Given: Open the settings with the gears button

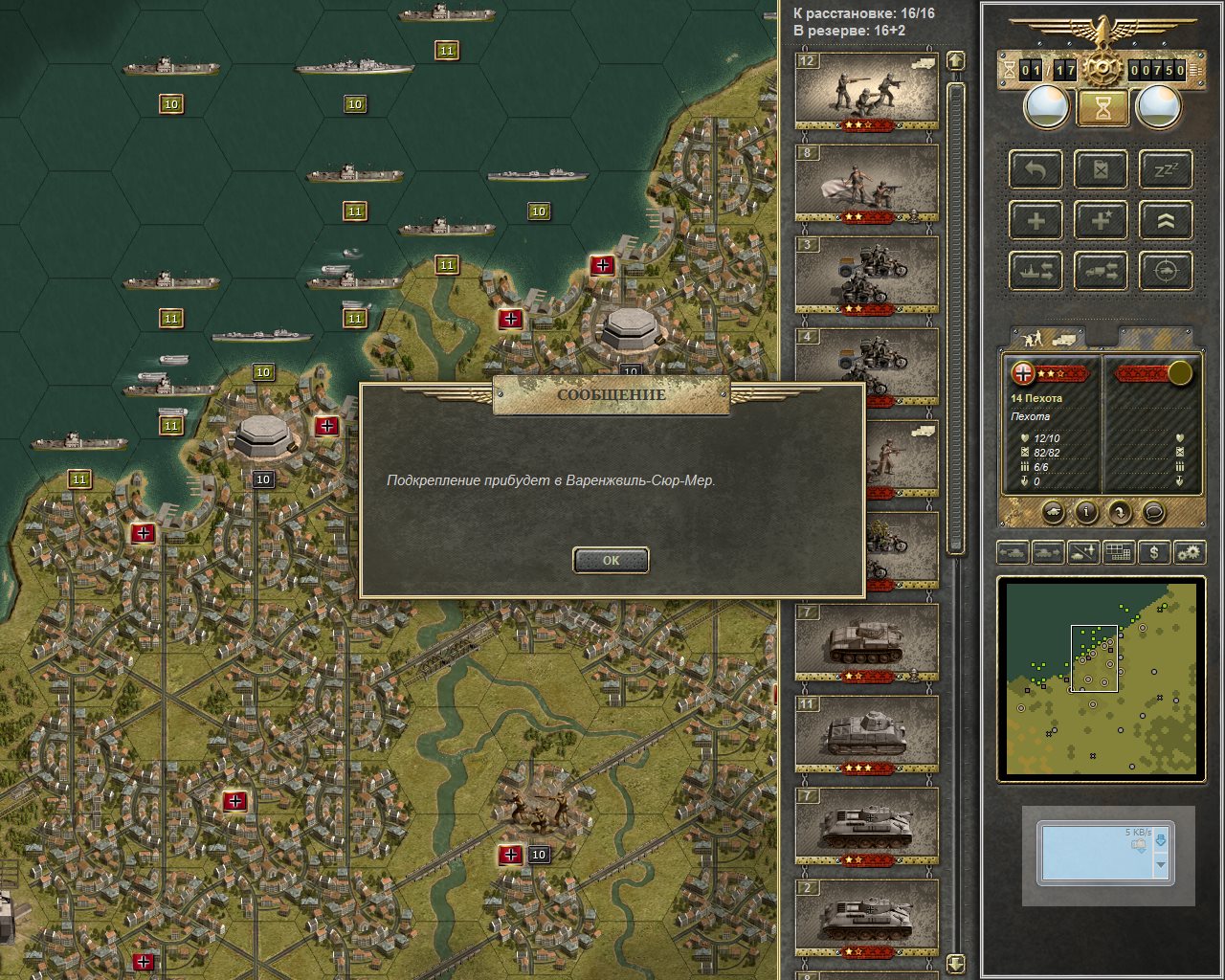Looking at the screenshot, I should tap(1190, 552).
